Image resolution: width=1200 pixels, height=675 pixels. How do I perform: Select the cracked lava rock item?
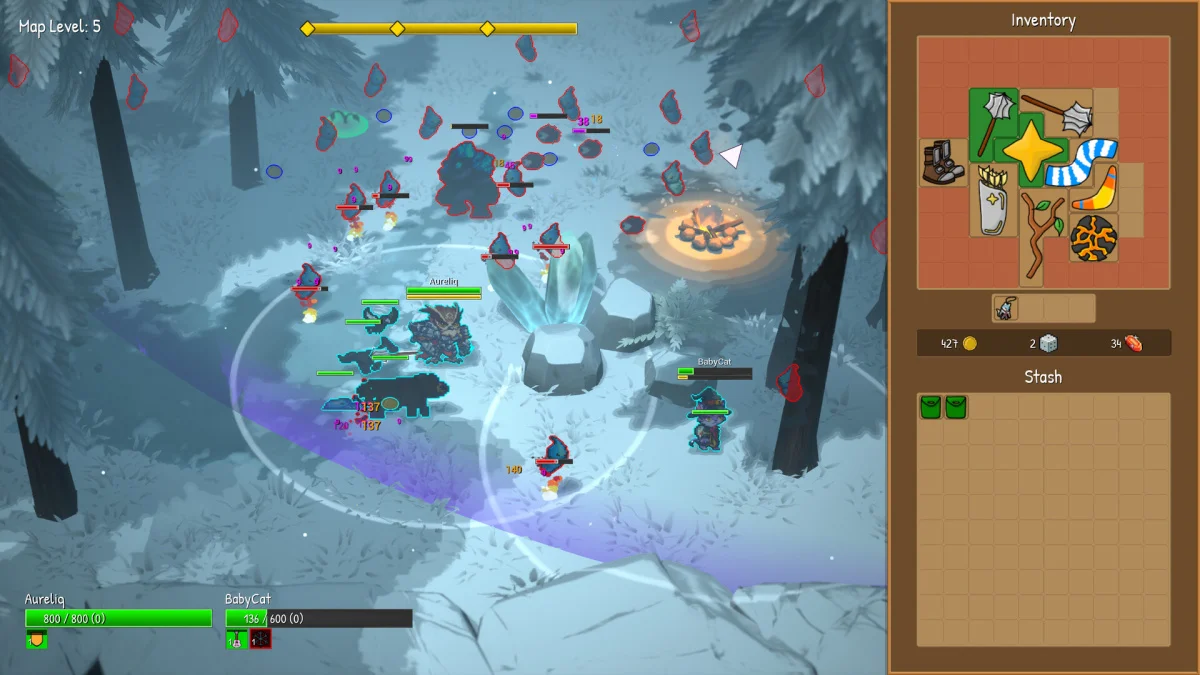click(x=1093, y=238)
